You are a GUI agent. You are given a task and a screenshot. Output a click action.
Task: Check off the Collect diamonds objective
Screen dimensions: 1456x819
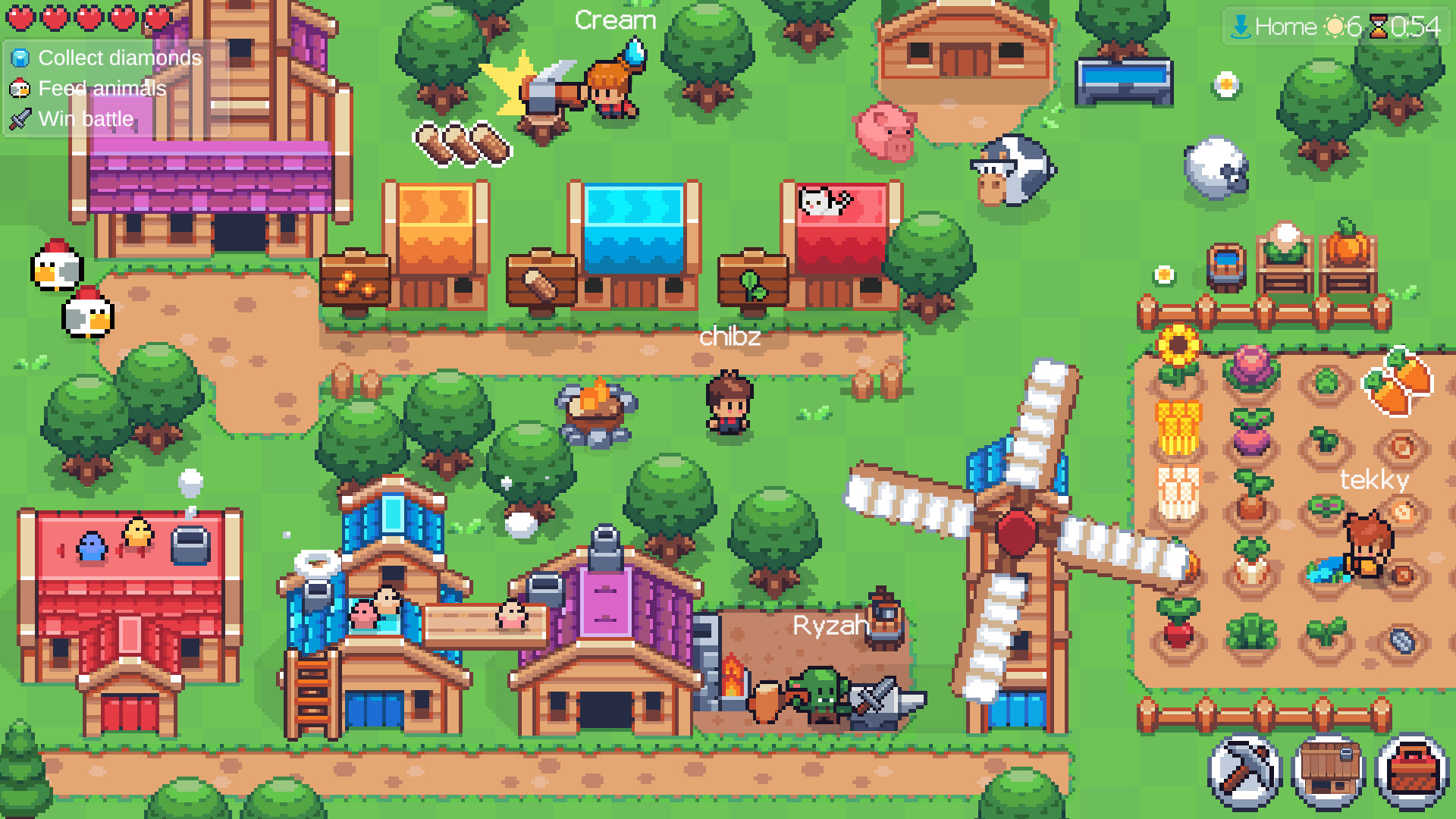(120, 58)
